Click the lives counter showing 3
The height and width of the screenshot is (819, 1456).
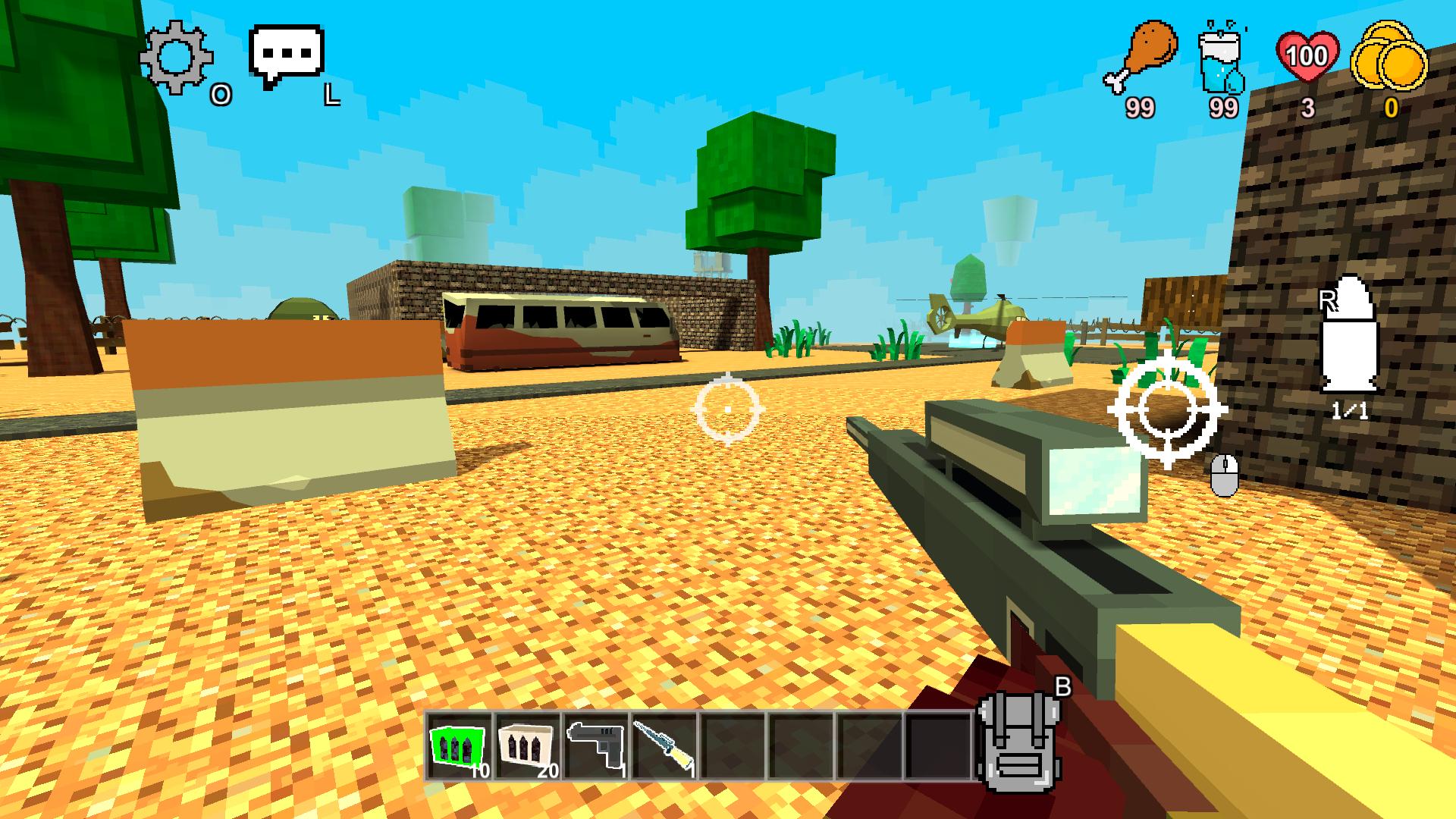coord(1307,106)
